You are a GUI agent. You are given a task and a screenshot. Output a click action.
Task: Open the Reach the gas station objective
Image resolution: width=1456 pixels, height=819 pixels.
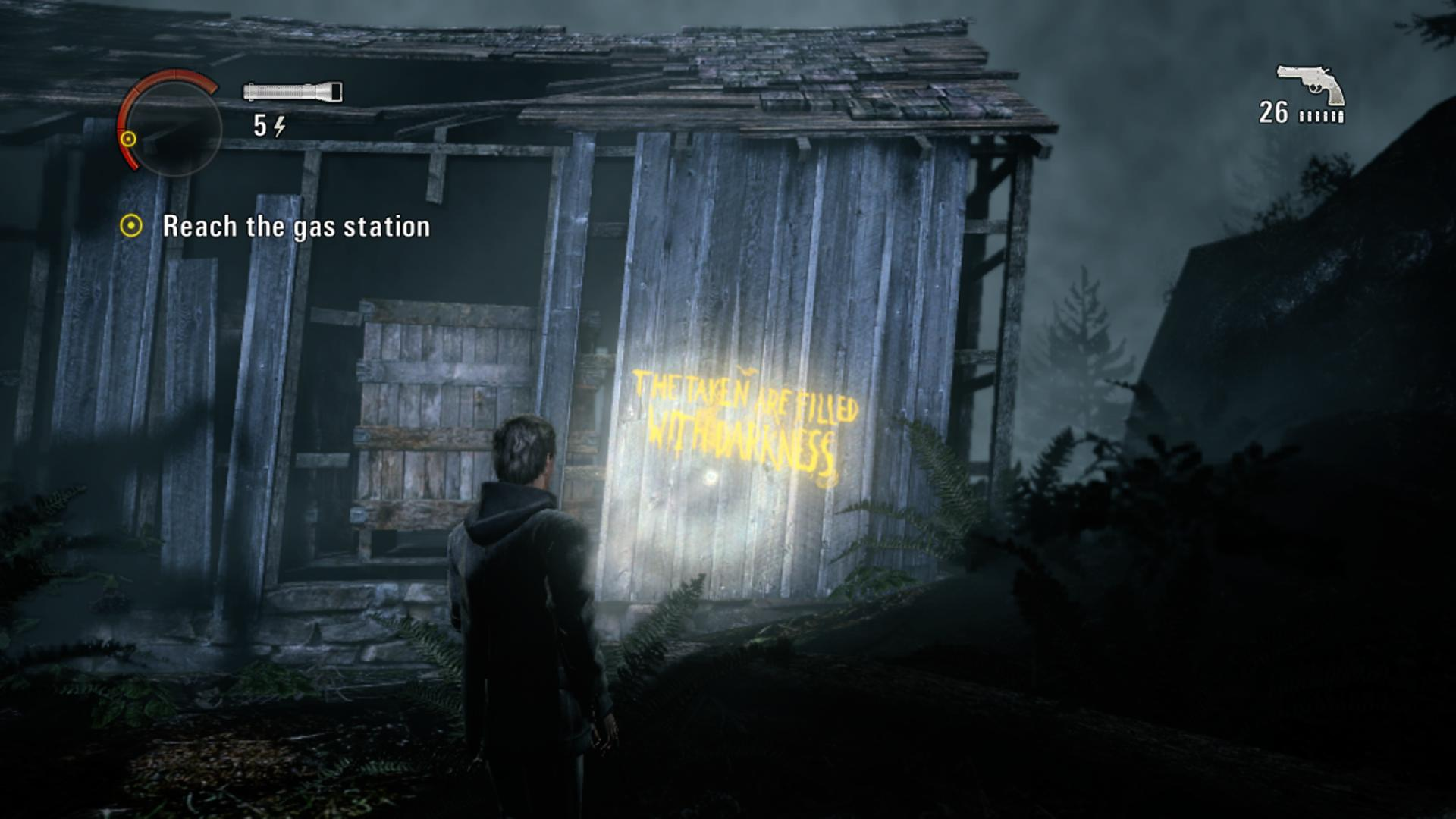296,227
